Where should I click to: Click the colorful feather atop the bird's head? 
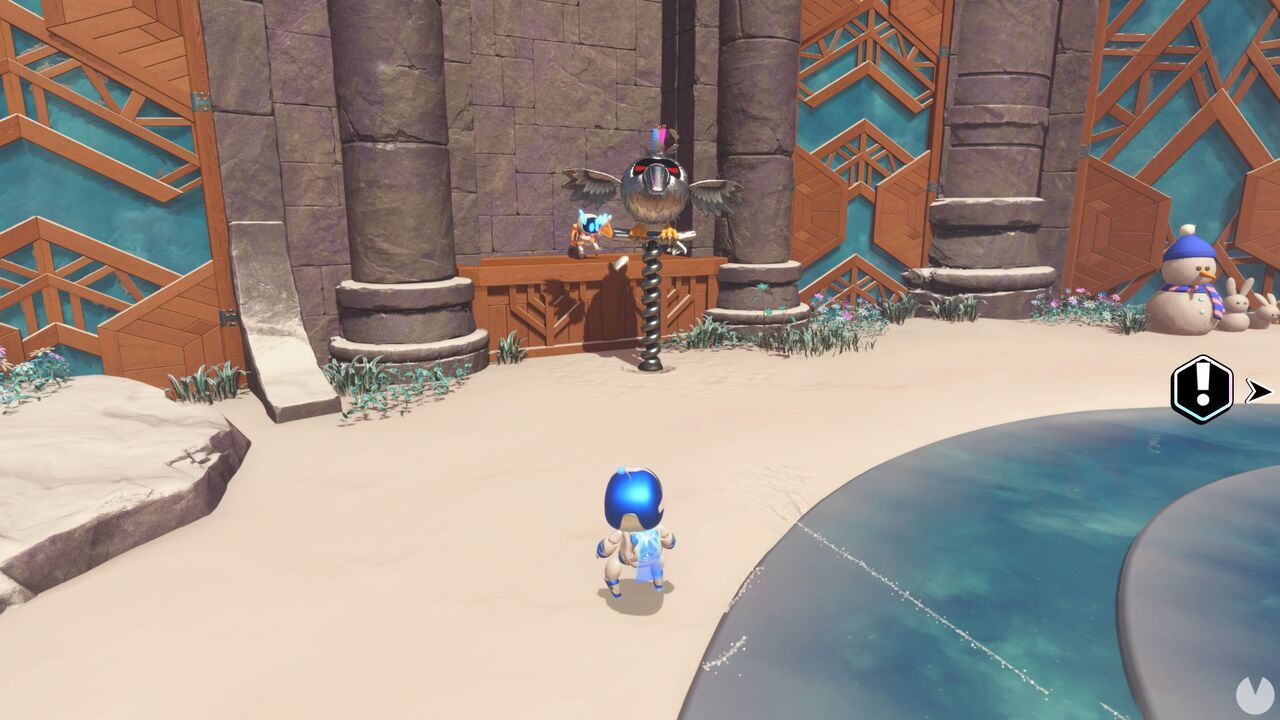660,135
